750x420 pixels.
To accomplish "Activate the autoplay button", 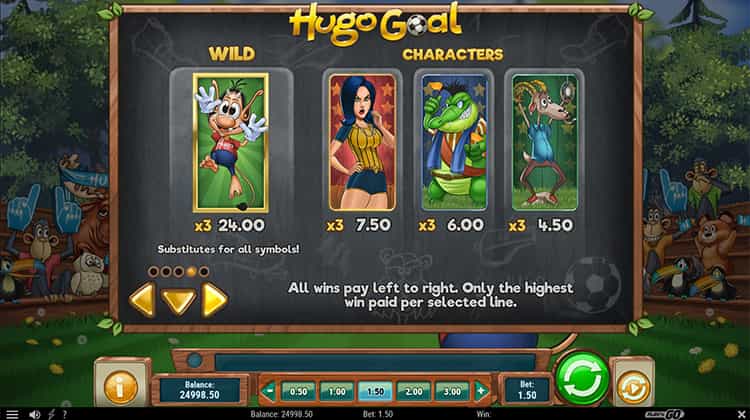I will click(x=634, y=385).
